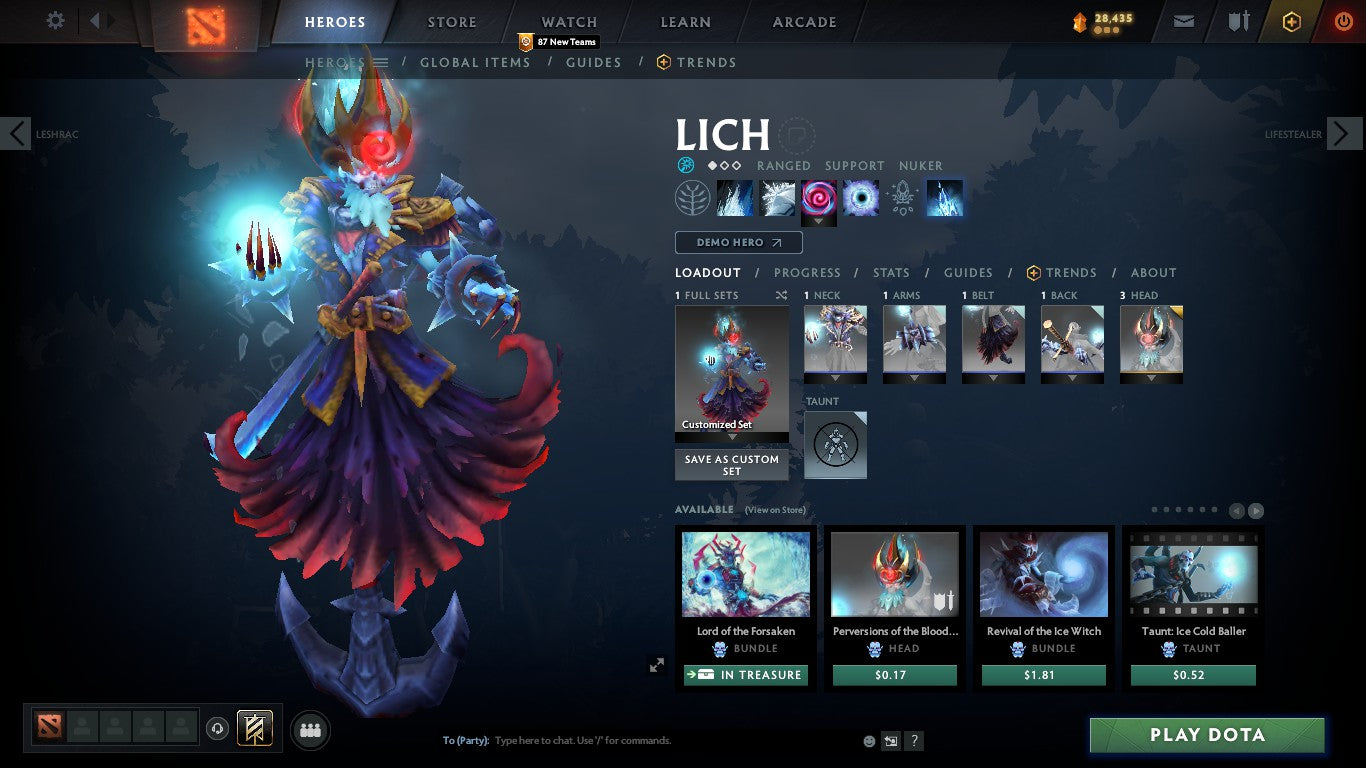The height and width of the screenshot is (768, 1366).
Task: Click the Dota Plus hexagon icon
Action: tap(1290, 20)
